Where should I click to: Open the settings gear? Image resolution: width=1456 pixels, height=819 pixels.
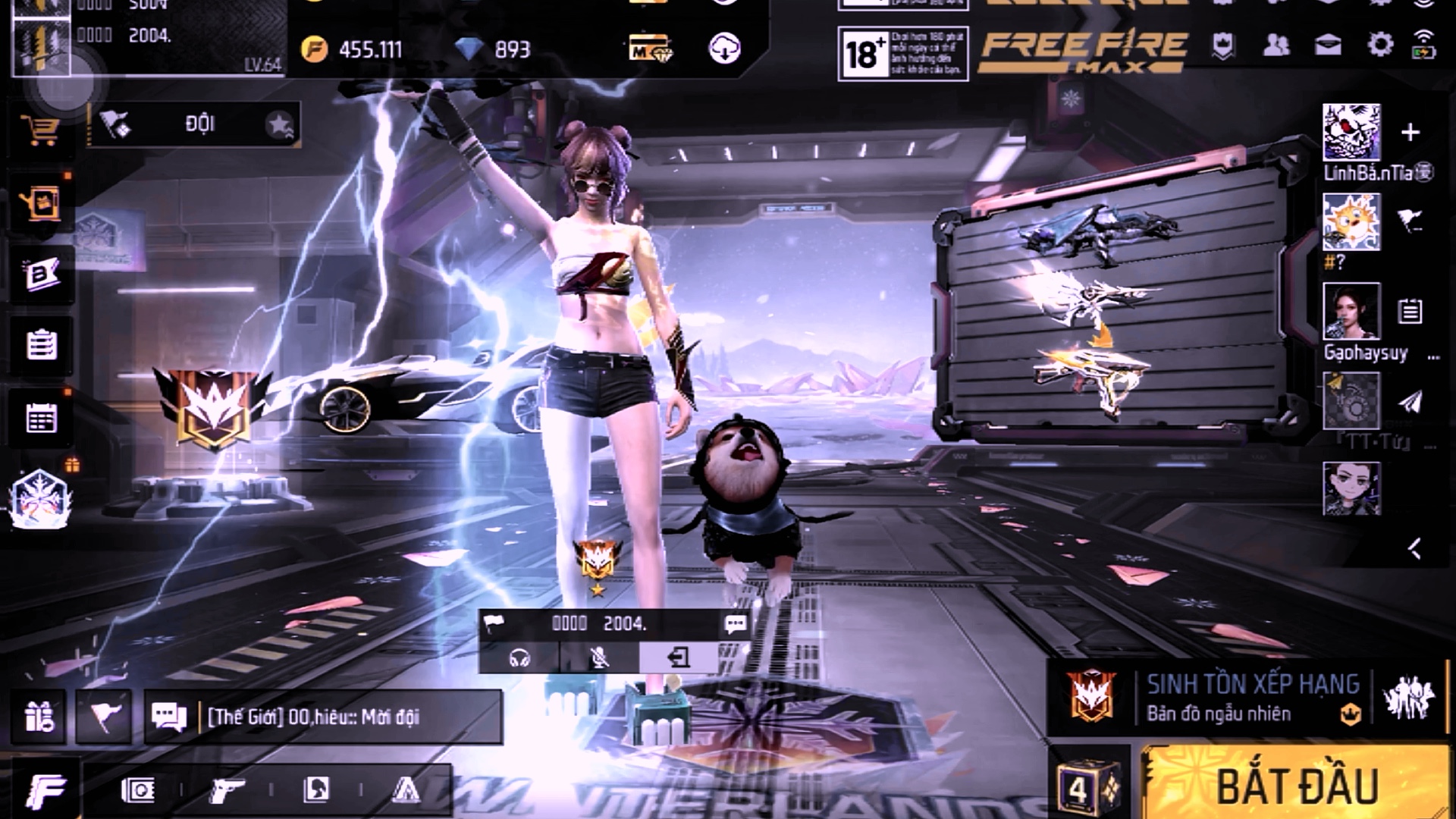tap(1379, 45)
